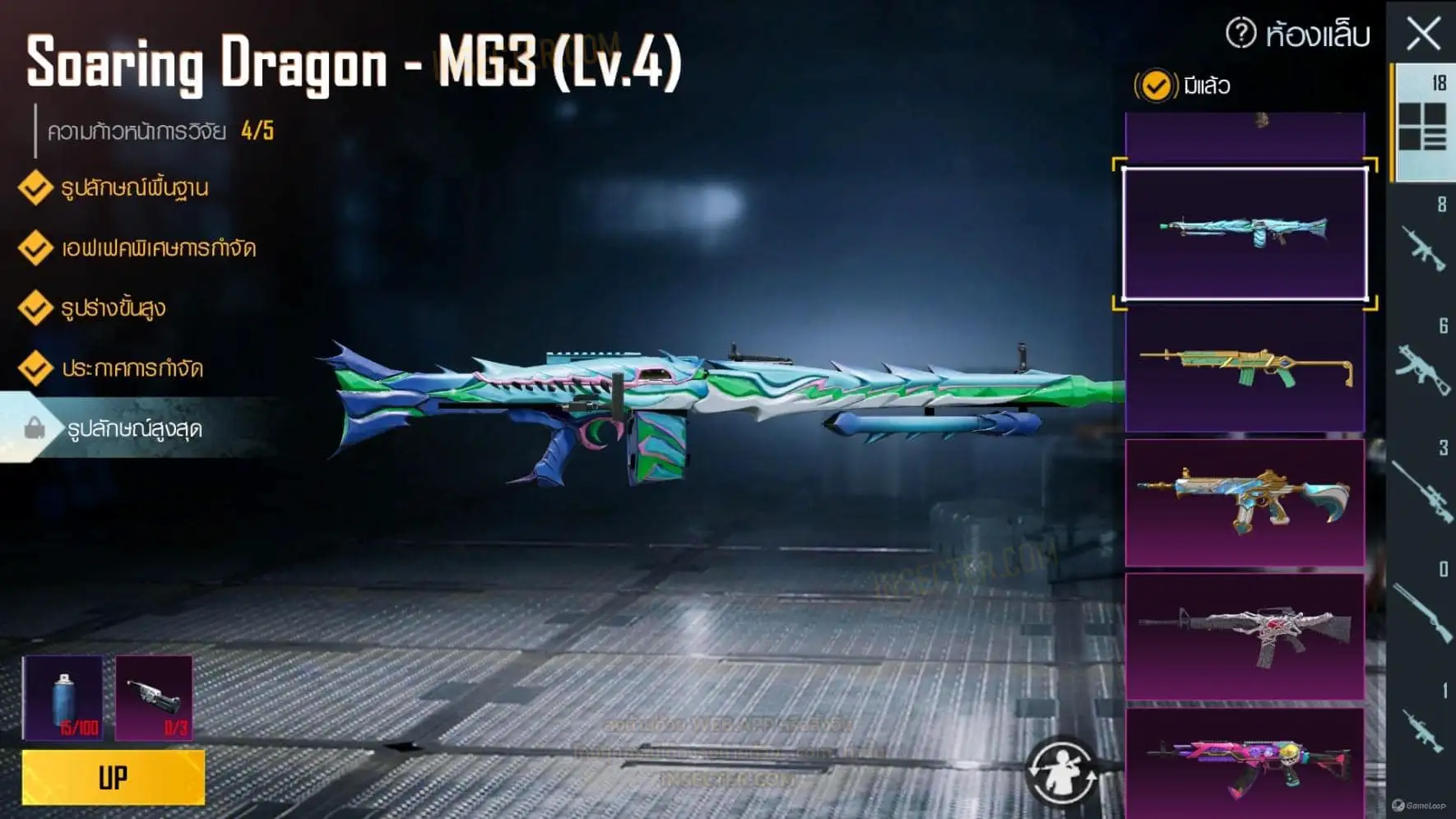Select the เอฟเฟคพิเศษการกำจัด upgrade level

tap(158, 248)
